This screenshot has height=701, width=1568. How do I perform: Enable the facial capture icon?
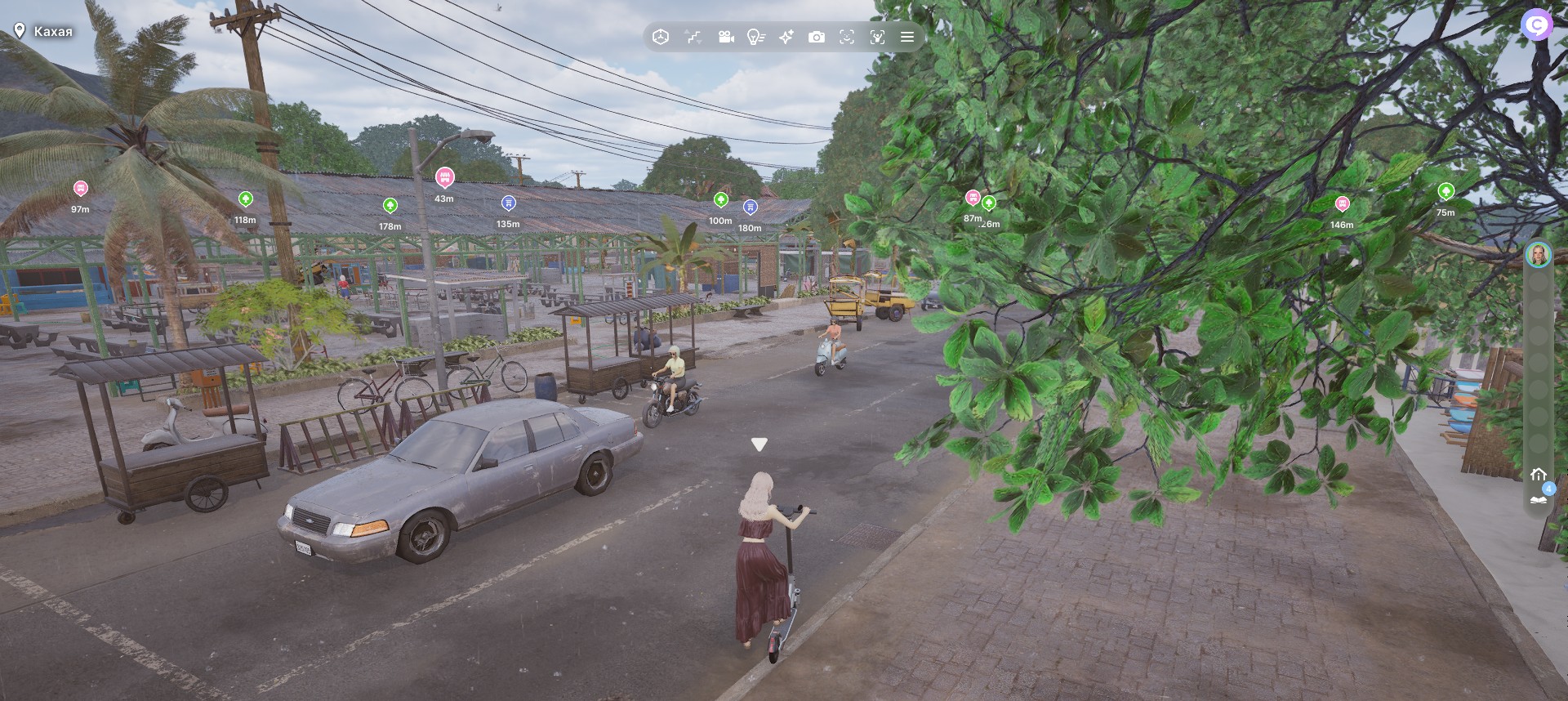(x=847, y=37)
